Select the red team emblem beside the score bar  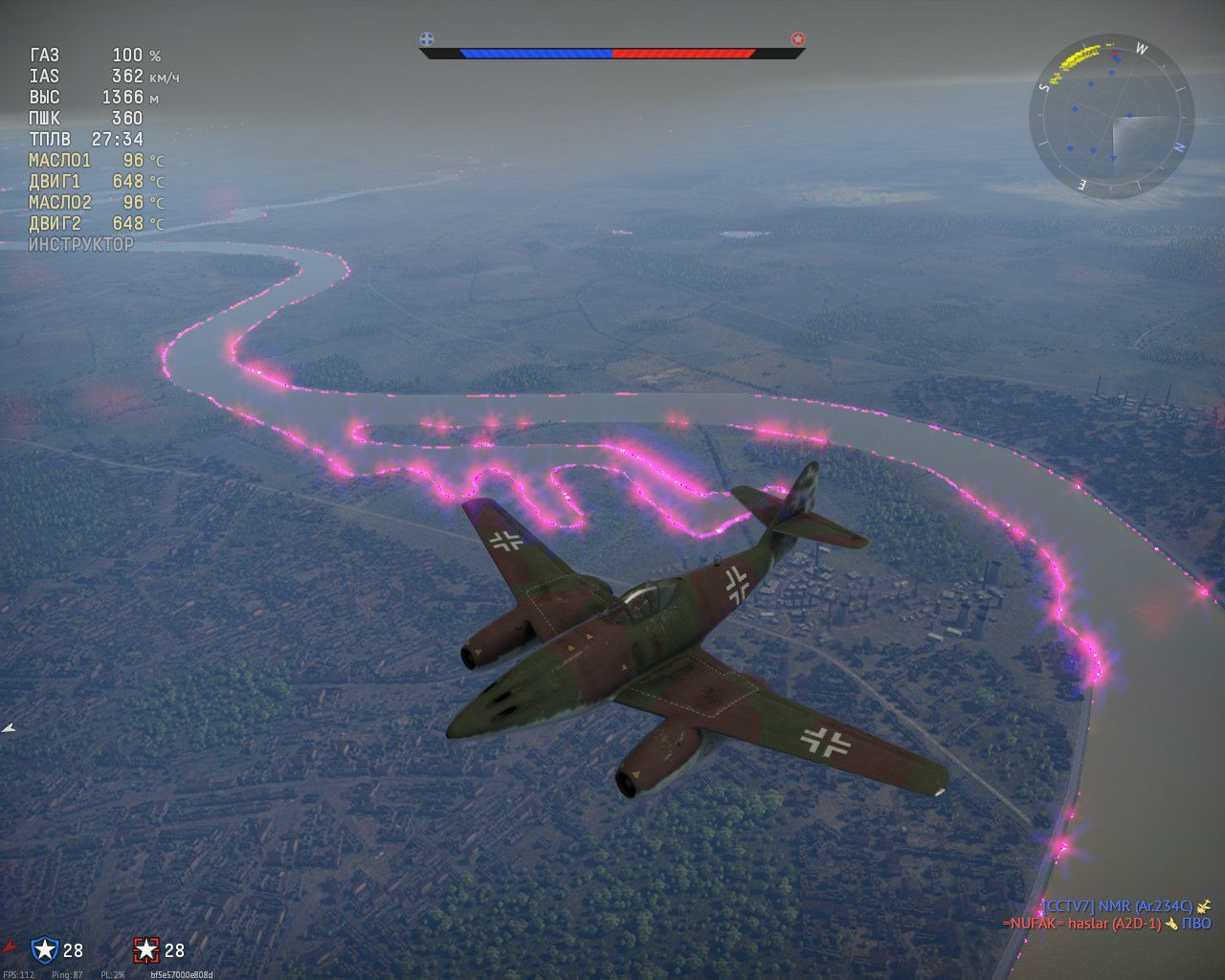pyautogui.click(x=798, y=39)
